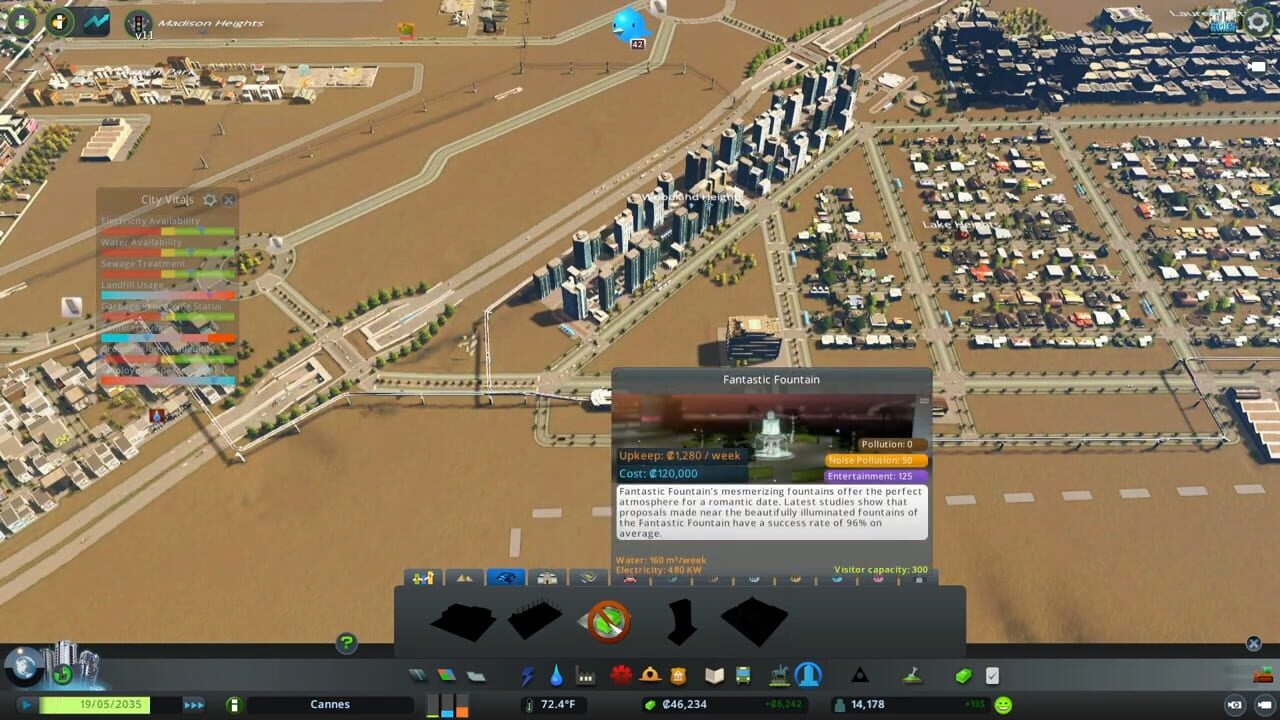Screen dimensions: 1280x720
Task: Open the Education services menu
Action: pyautogui.click(x=712, y=676)
